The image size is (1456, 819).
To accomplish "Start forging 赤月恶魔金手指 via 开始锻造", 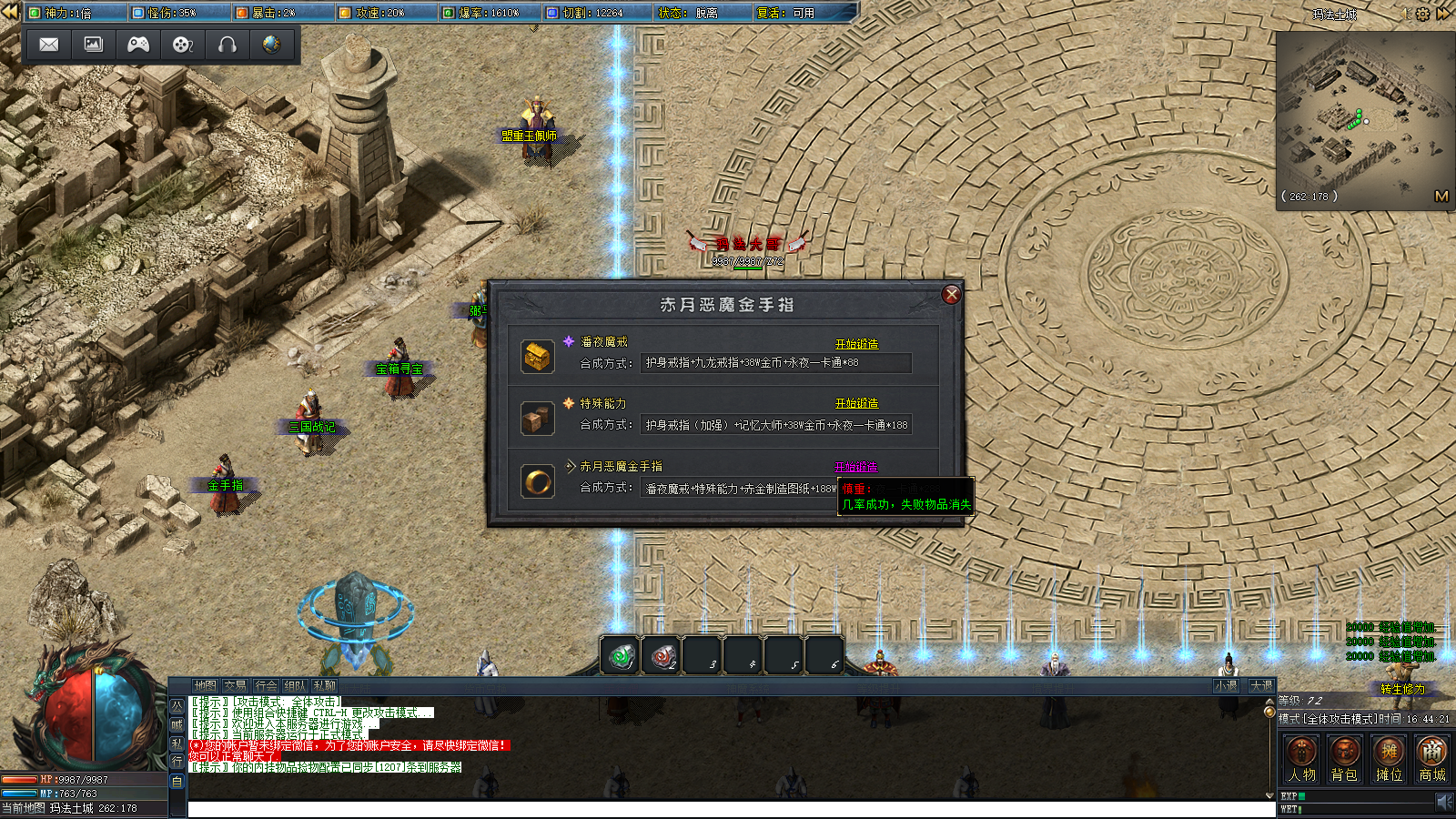I will tap(855, 467).
